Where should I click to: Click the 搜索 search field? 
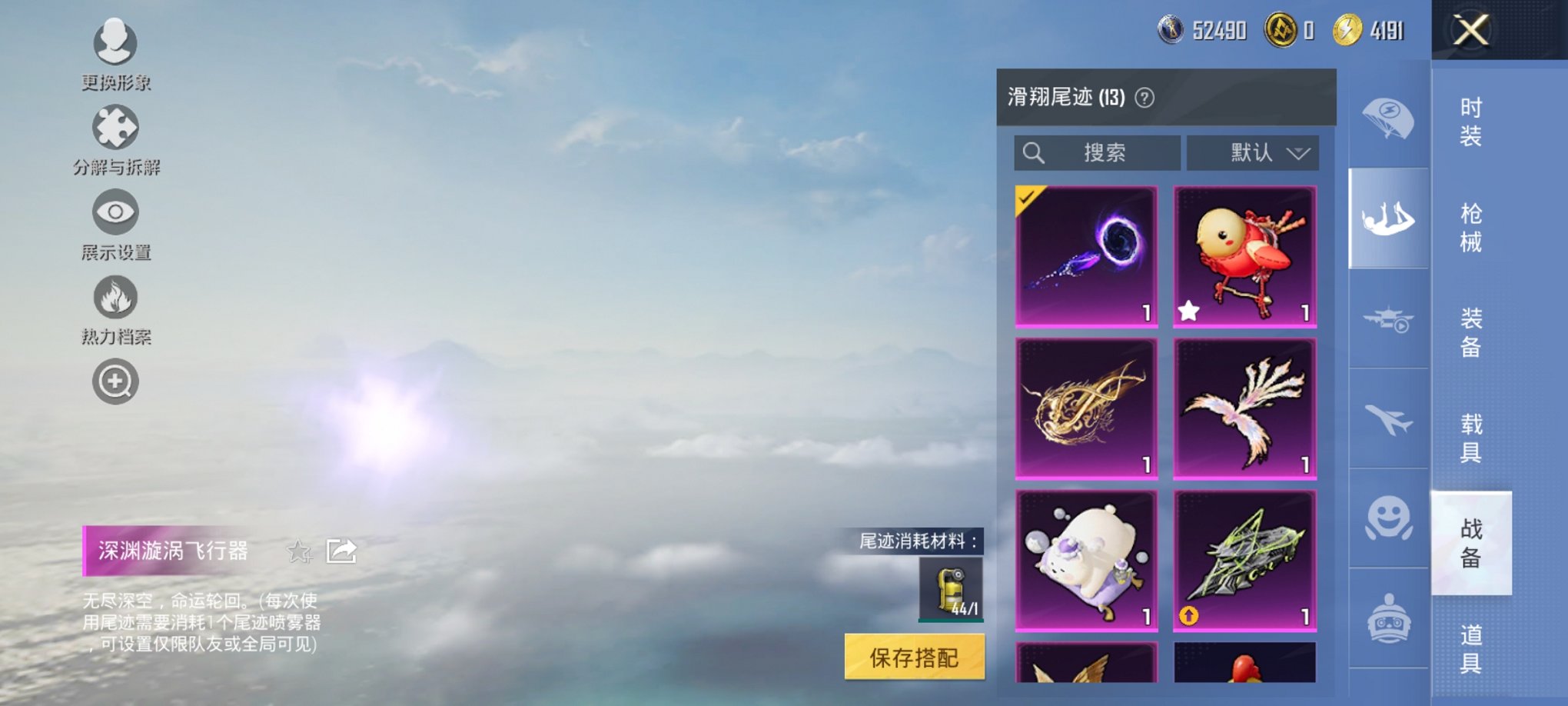coord(1099,153)
